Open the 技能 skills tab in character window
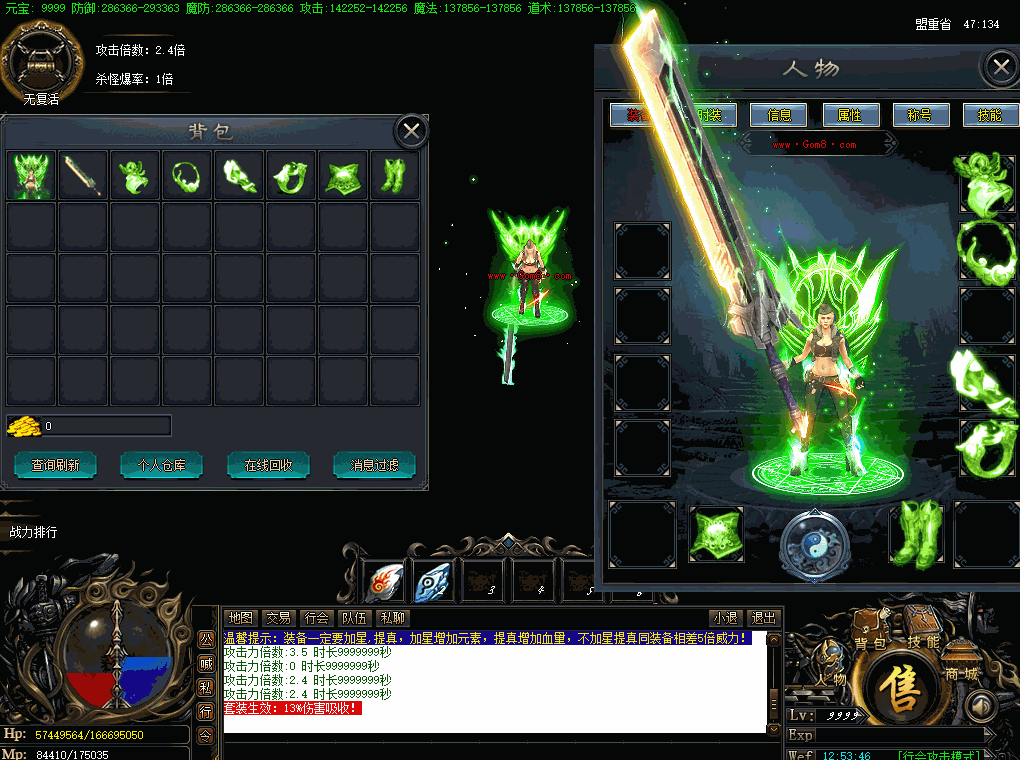The image size is (1020, 760). pos(989,115)
